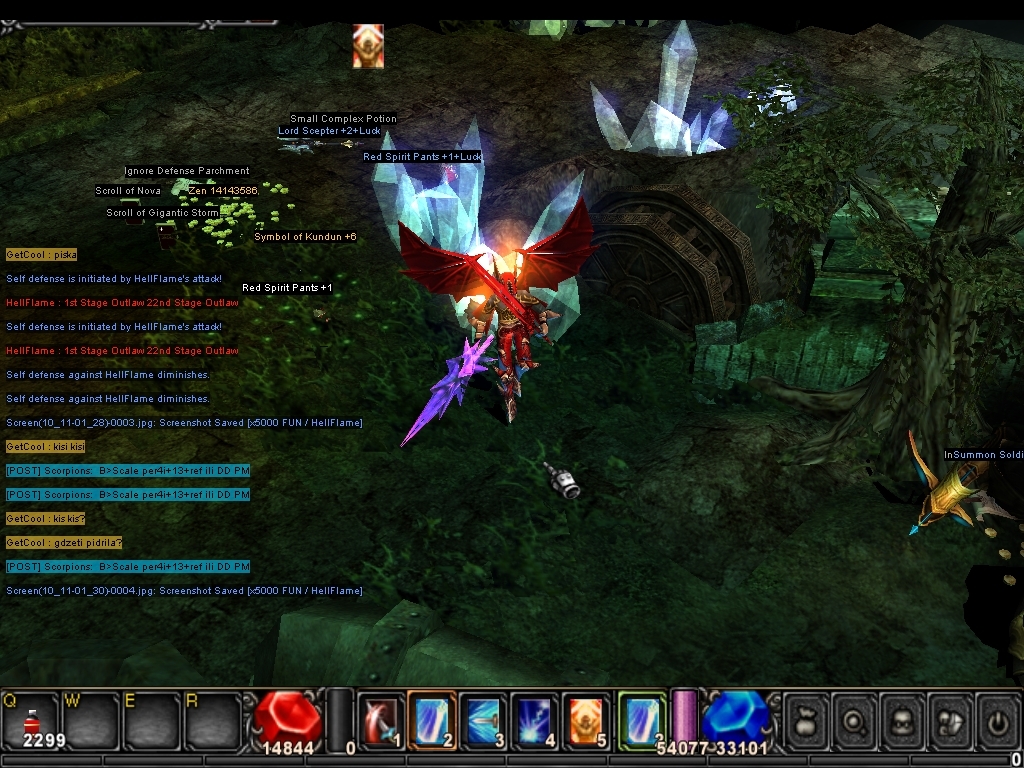This screenshot has height=768, width=1024.
Task: Use the red healing potion in slot Q
Action: 31,719
